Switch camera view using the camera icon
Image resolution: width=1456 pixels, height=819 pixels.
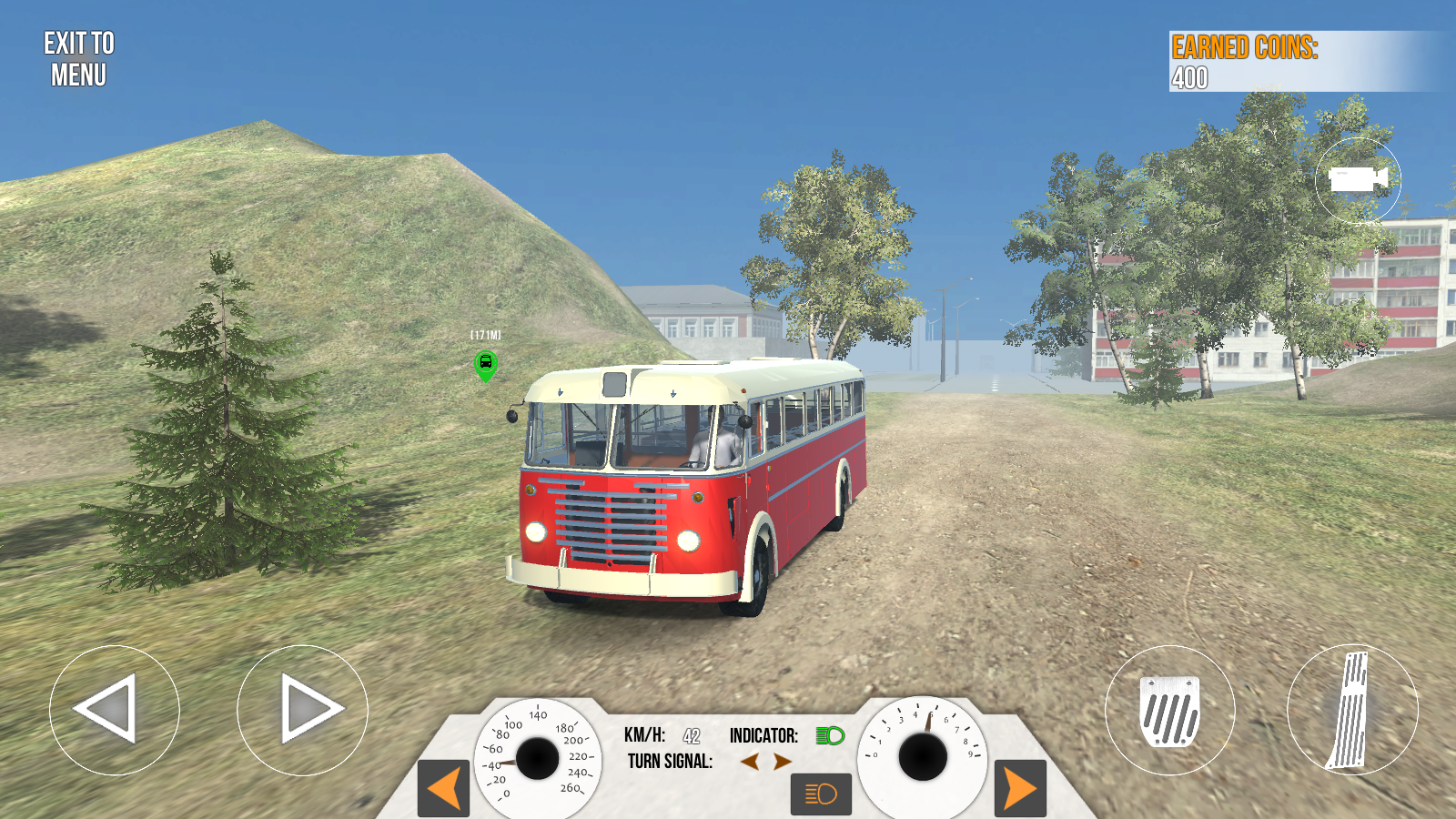tap(1360, 181)
